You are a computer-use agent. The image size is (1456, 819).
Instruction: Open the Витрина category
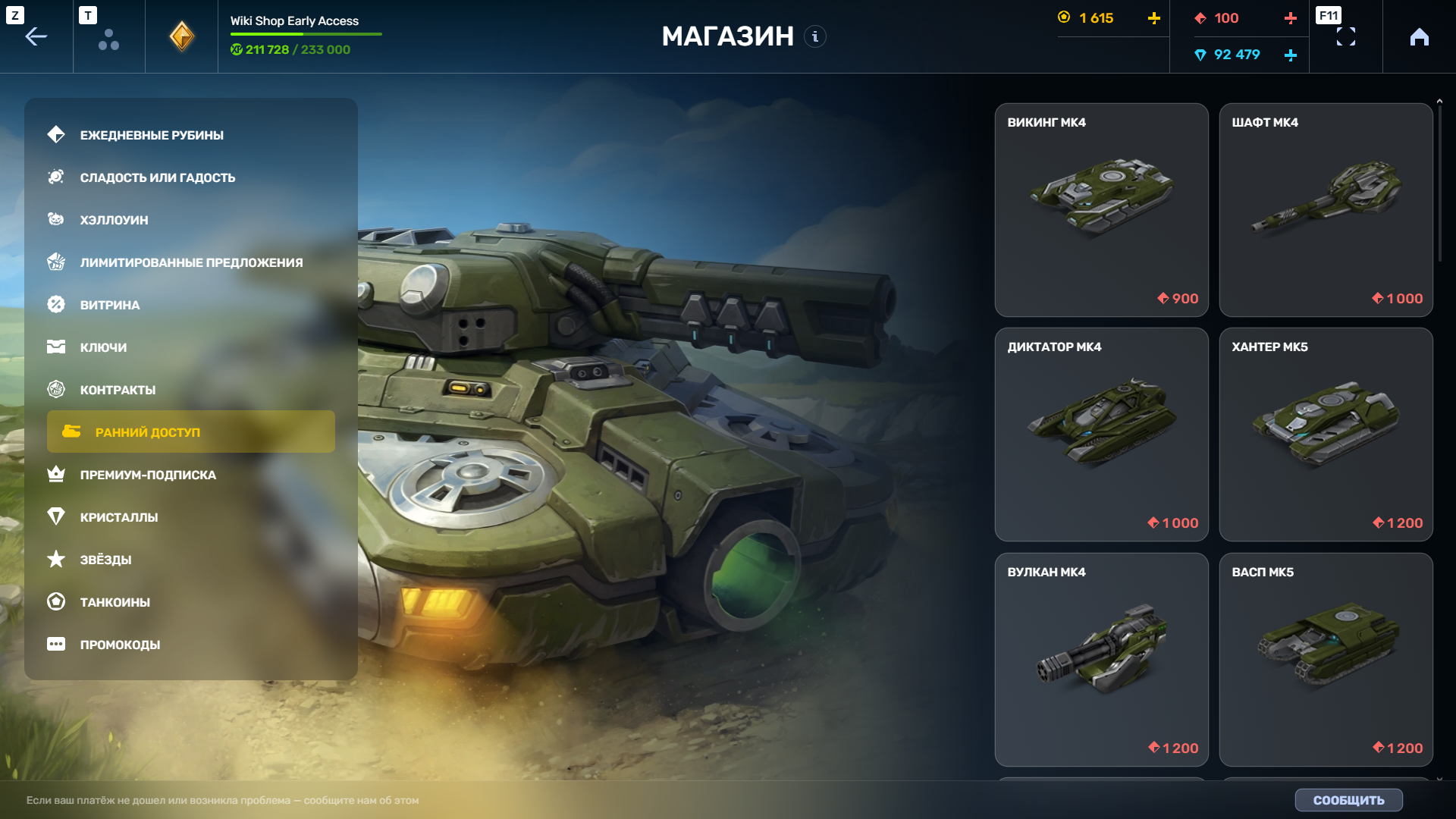click(x=110, y=305)
